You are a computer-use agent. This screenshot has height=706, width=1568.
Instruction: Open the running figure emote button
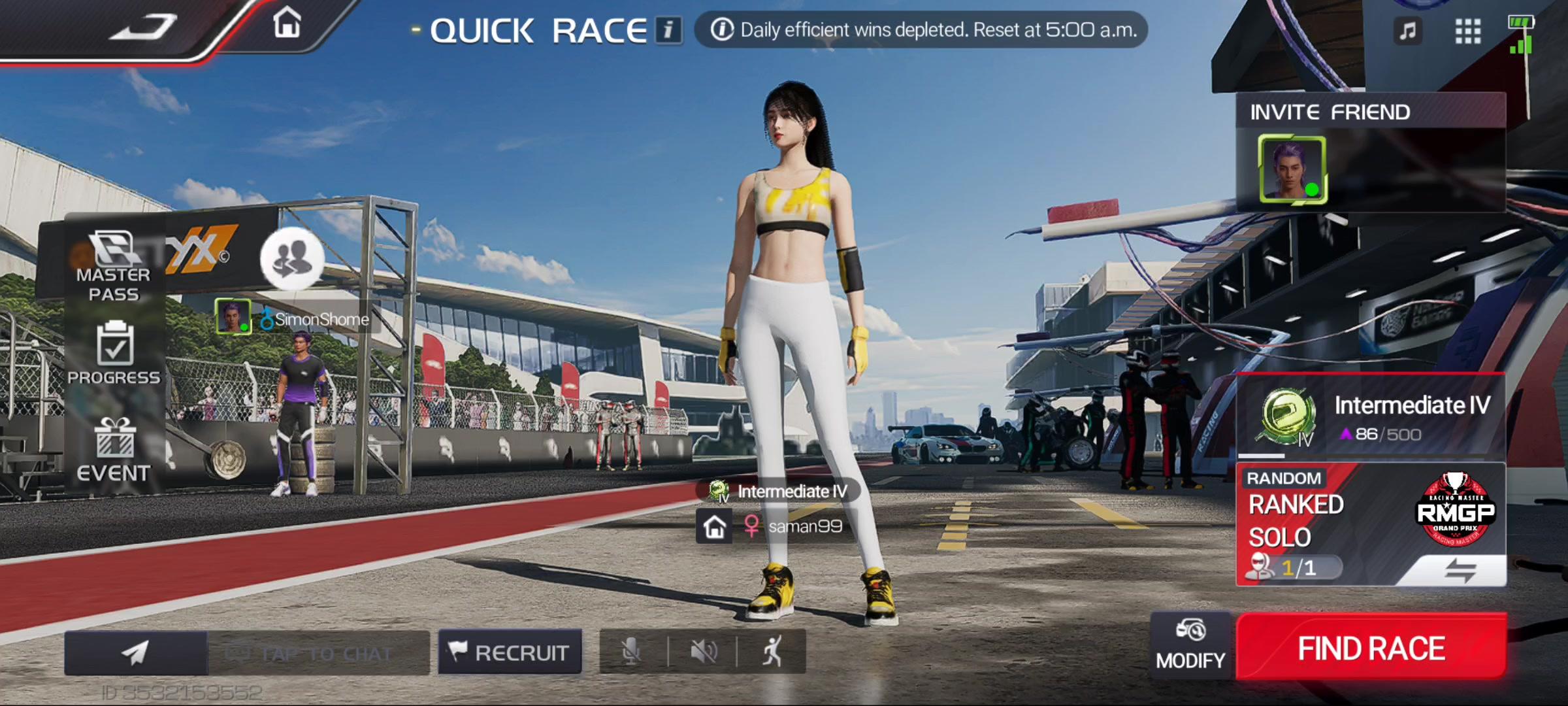(x=772, y=652)
